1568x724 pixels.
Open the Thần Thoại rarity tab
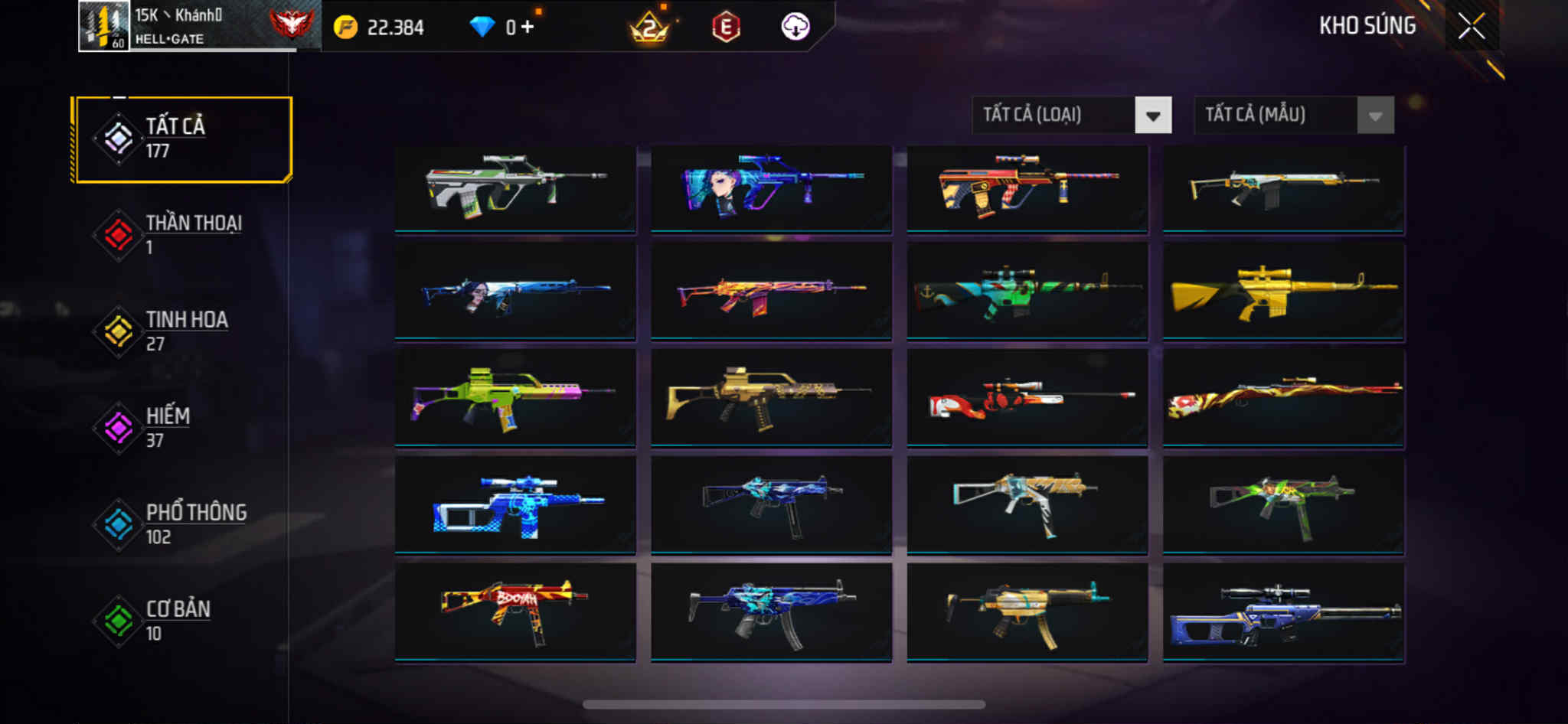[x=182, y=235]
